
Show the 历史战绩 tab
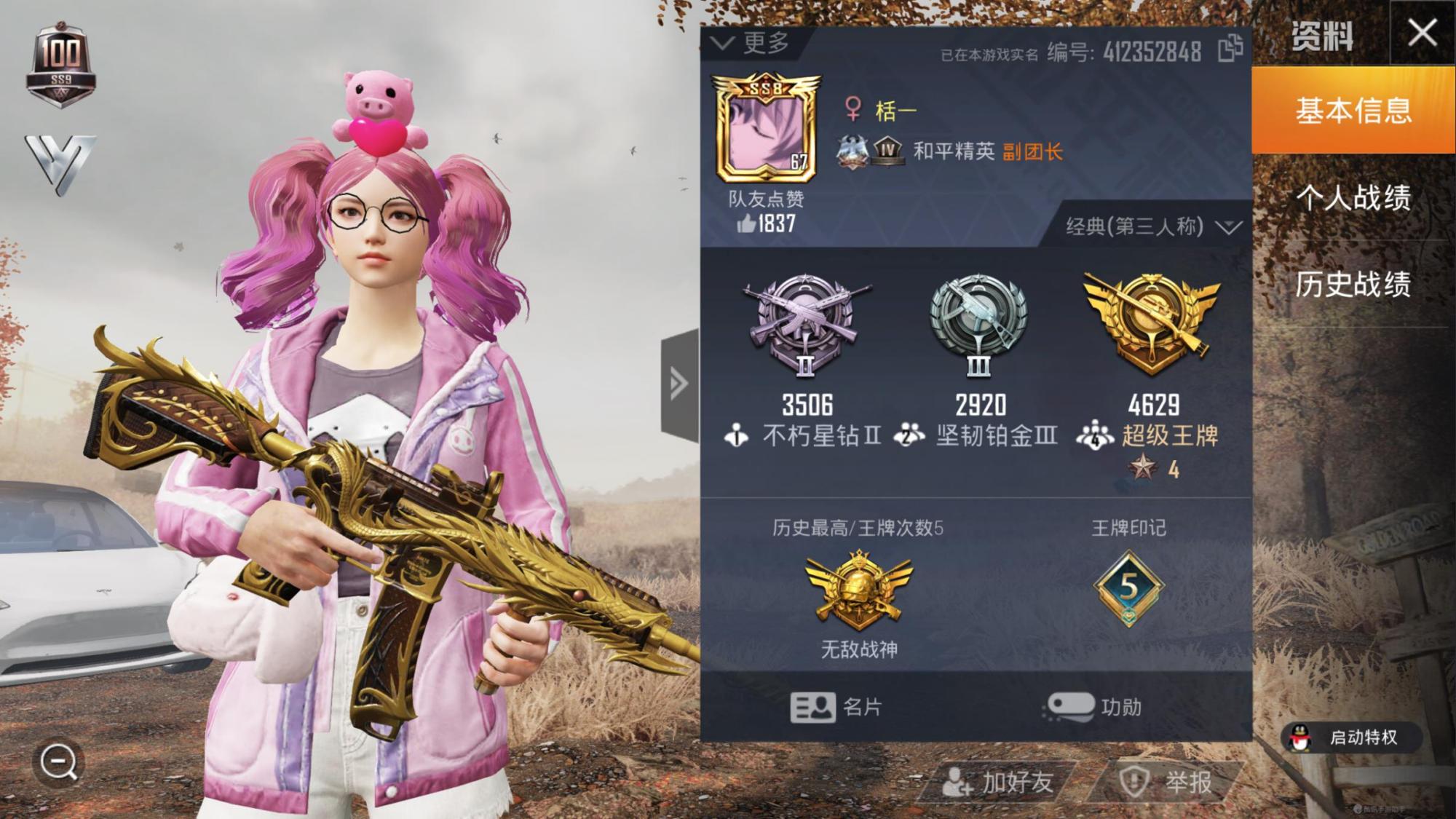pyautogui.click(x=1353, y=284)
